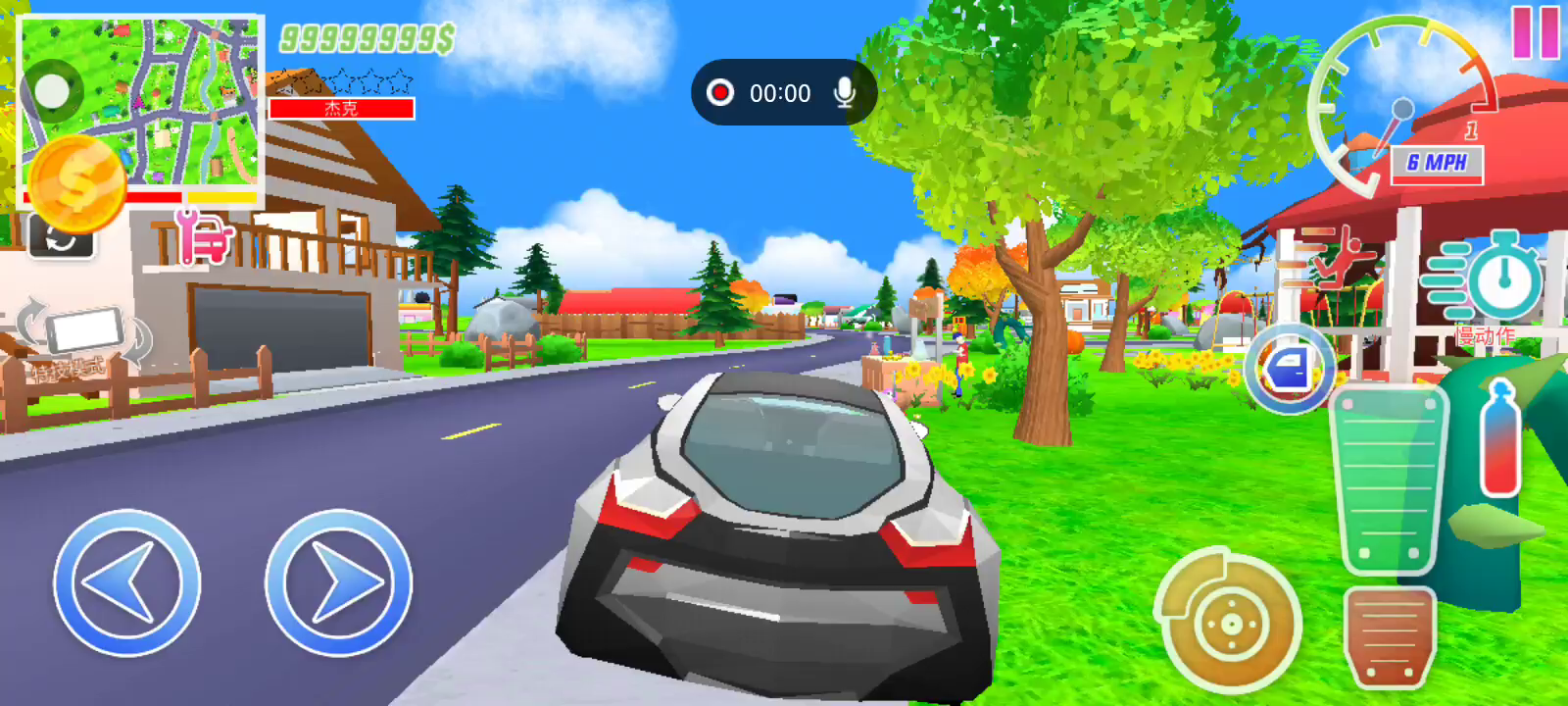Open car repair with the pink wrench icon
The width and height of the screenshot is (1568, 706).
[203, 238]
